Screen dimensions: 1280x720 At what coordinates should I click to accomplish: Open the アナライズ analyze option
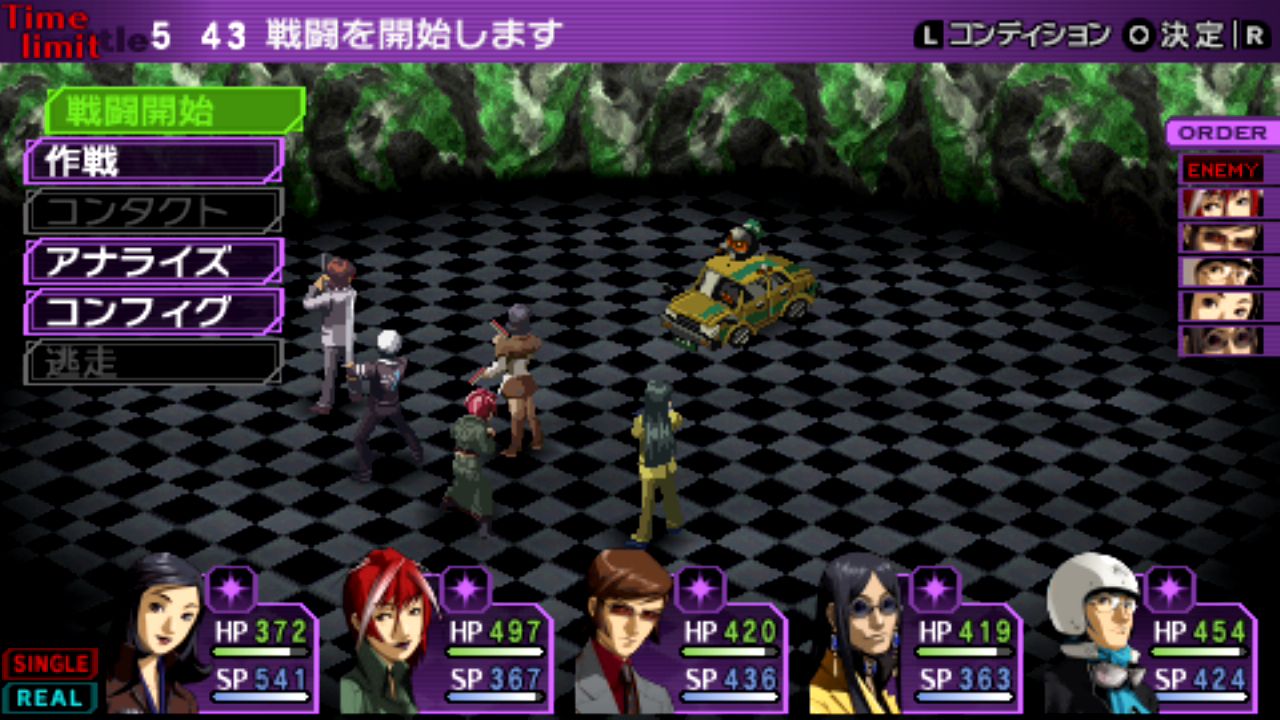(x=154, y=261)
